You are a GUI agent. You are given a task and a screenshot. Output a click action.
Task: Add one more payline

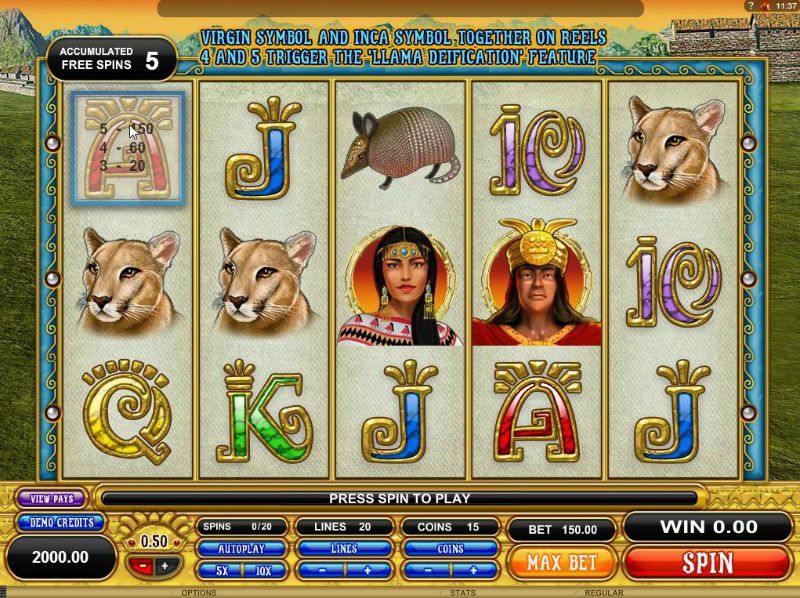point(367,569)
